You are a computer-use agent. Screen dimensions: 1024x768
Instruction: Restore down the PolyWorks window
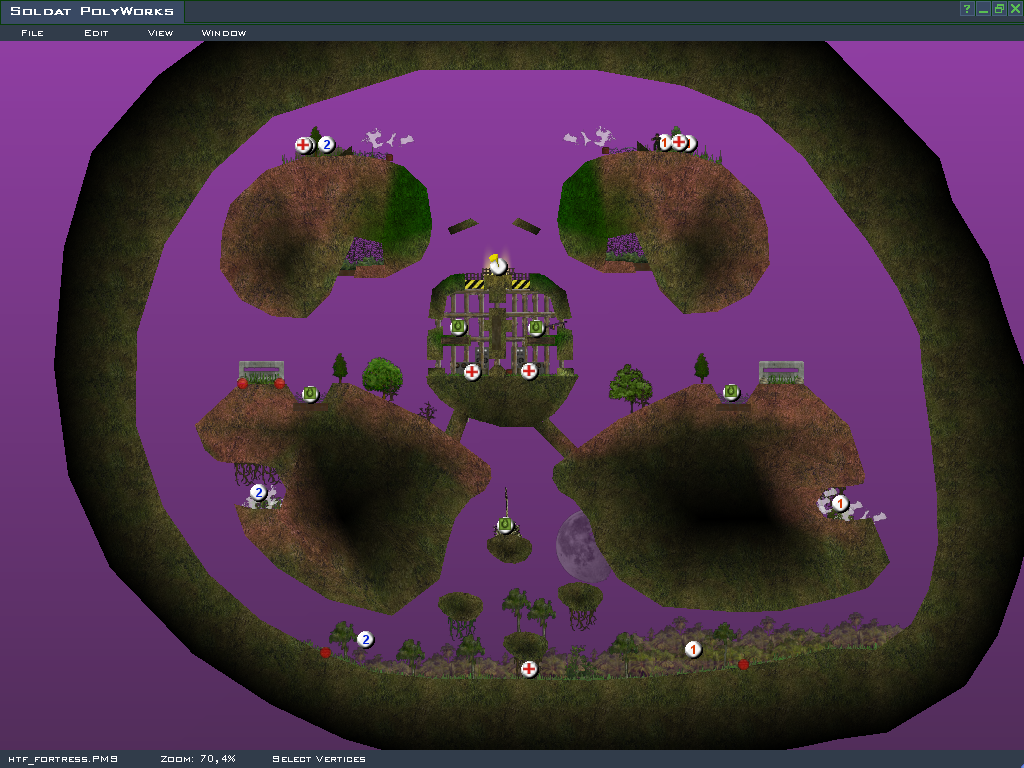pos(999,9)
